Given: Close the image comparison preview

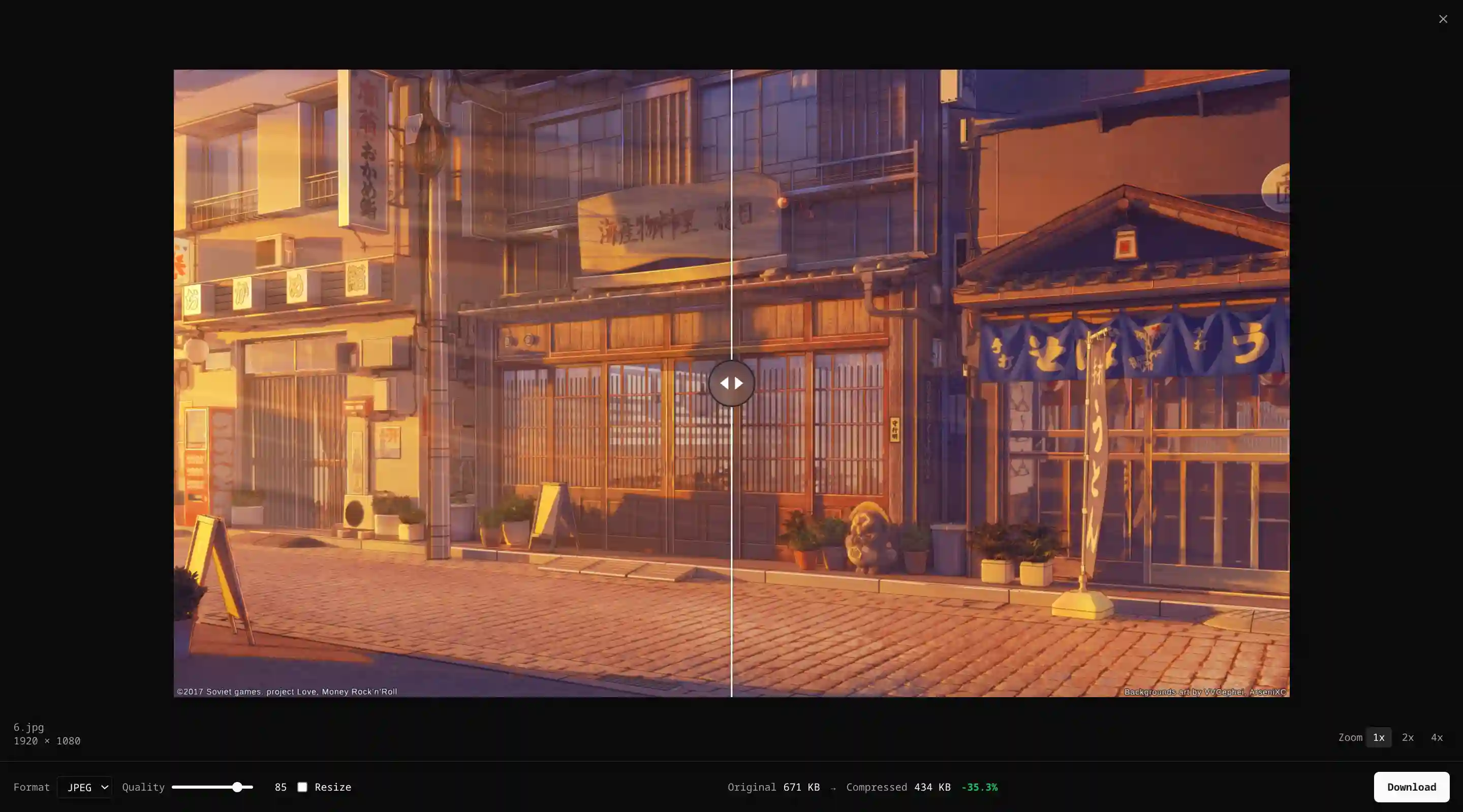Looking at the screenshot, I should pos(1443,19).
